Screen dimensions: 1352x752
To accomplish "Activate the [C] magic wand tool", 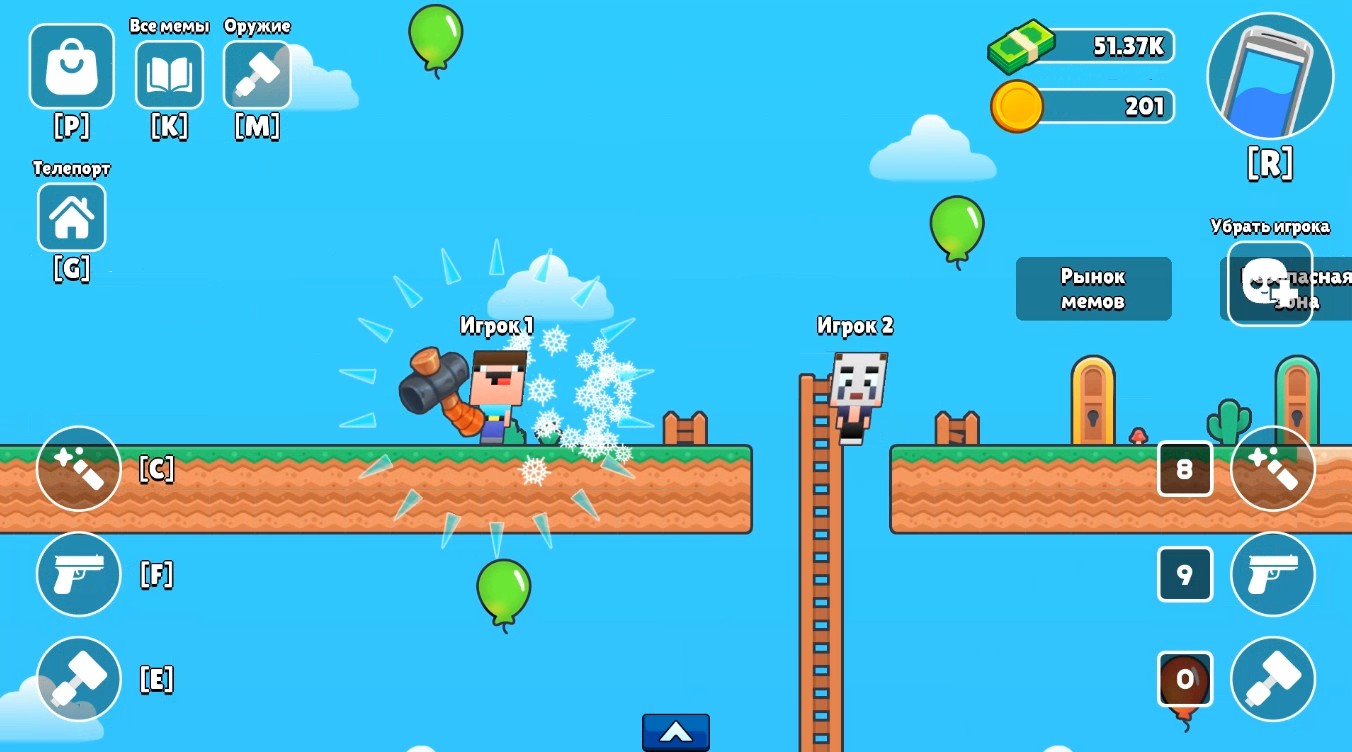I will click(78, 468).
